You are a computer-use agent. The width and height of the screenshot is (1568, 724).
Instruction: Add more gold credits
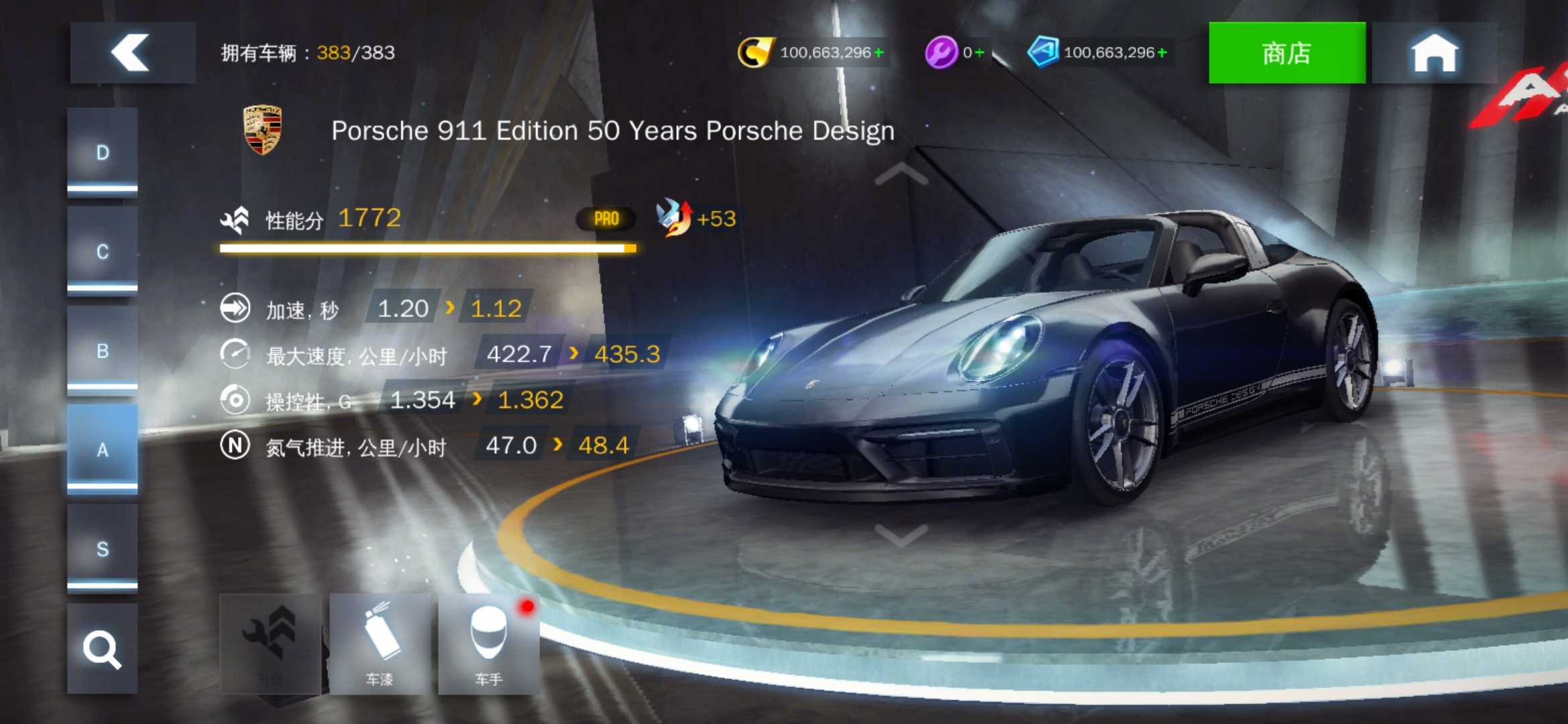point(878,52)
